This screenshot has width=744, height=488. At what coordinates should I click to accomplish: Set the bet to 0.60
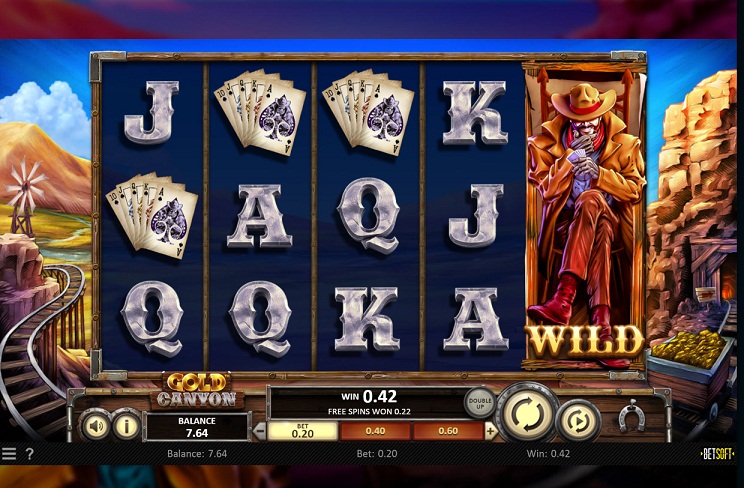(x=448, y=431)
